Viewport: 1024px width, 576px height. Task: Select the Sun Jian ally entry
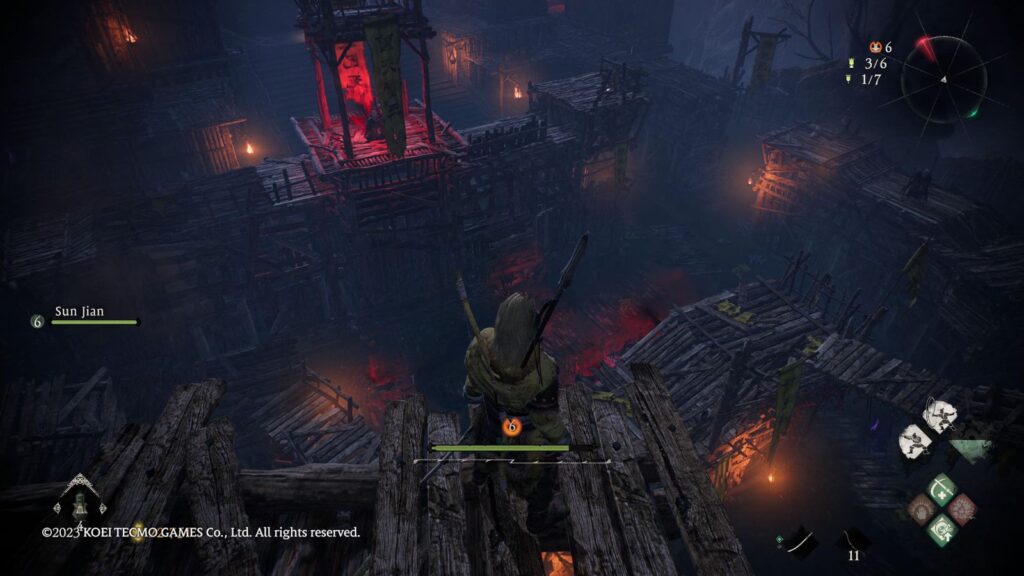pos(84,316)
